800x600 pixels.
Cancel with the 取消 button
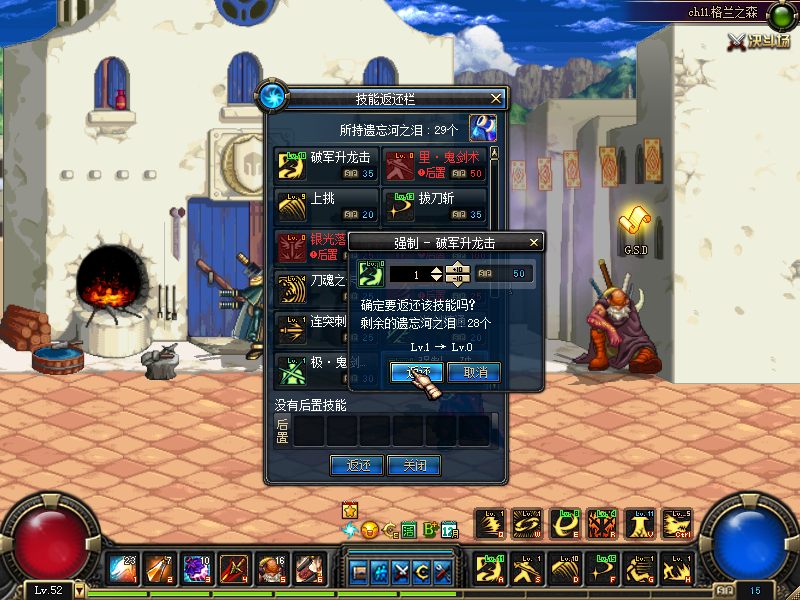pos(474,372)
